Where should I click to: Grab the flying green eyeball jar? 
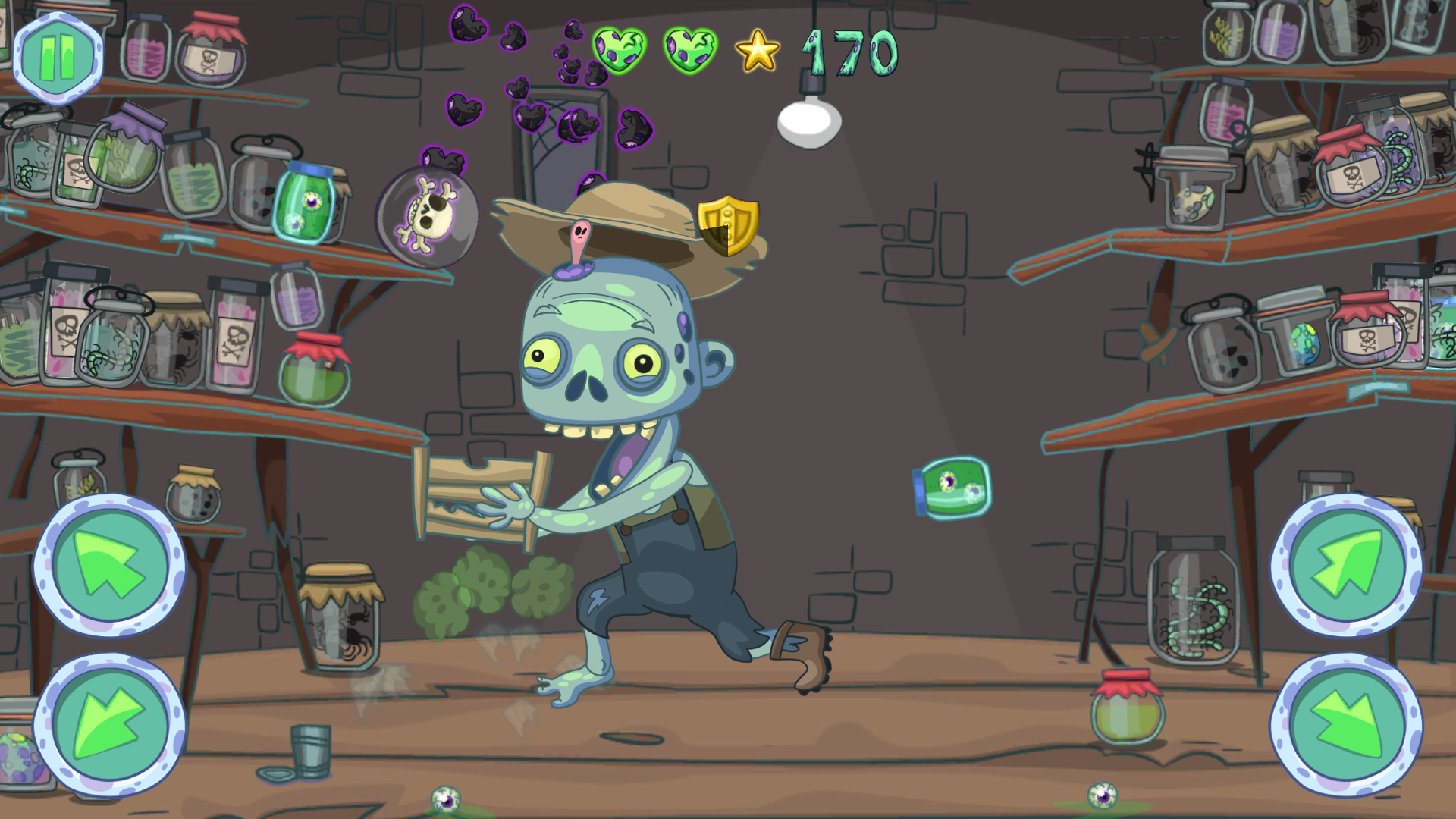point(950,490)
